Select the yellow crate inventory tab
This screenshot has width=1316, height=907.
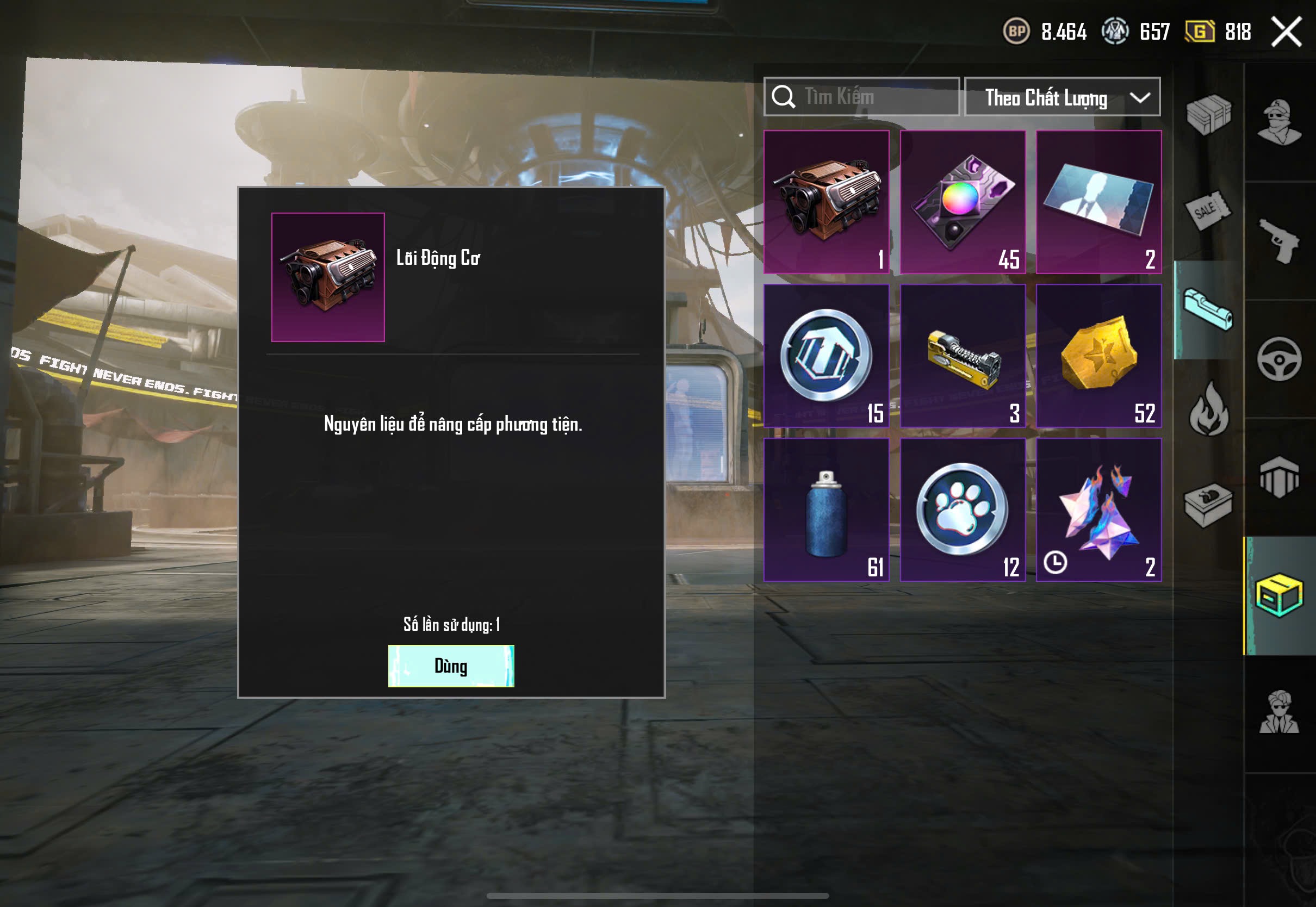tap(1279, 595)
